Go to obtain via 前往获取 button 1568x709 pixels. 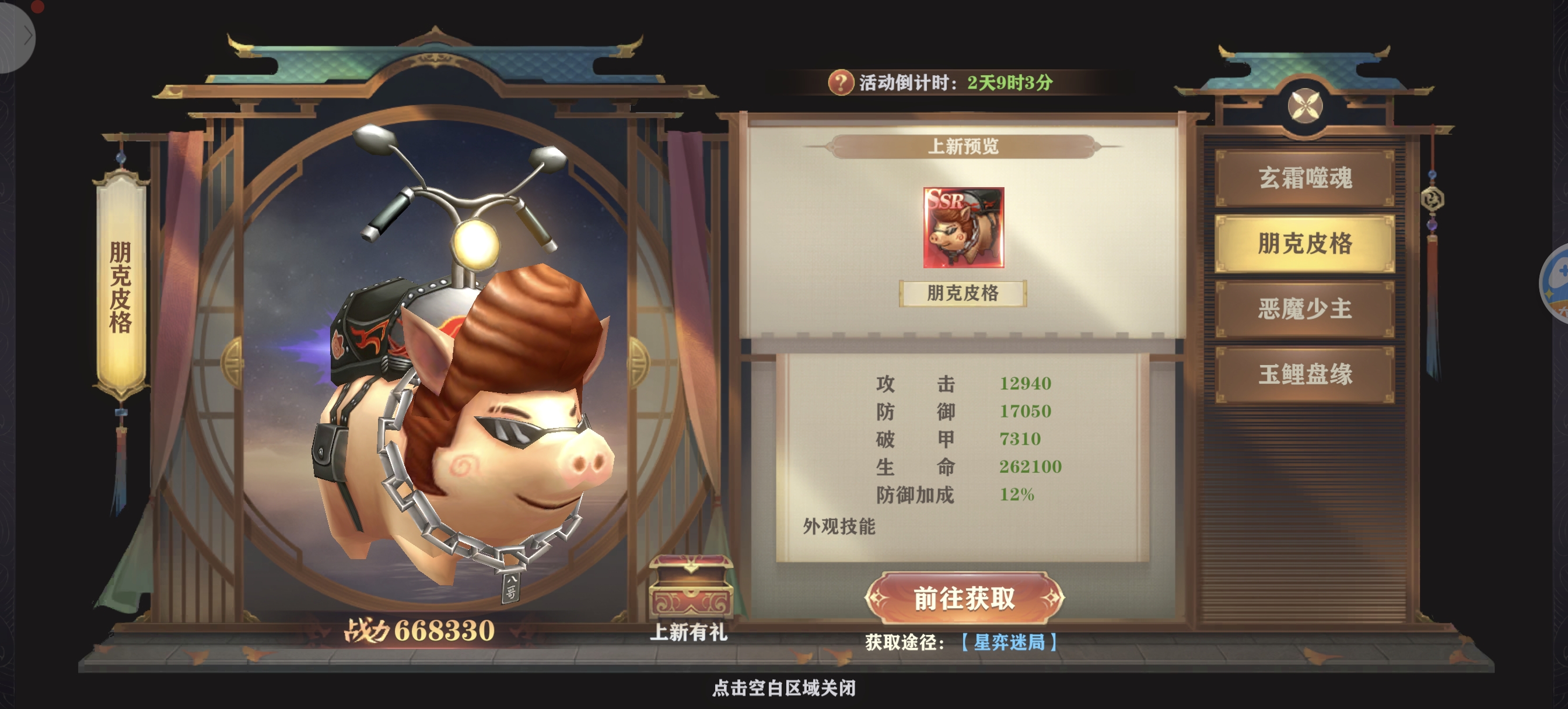tap(964, 598)
